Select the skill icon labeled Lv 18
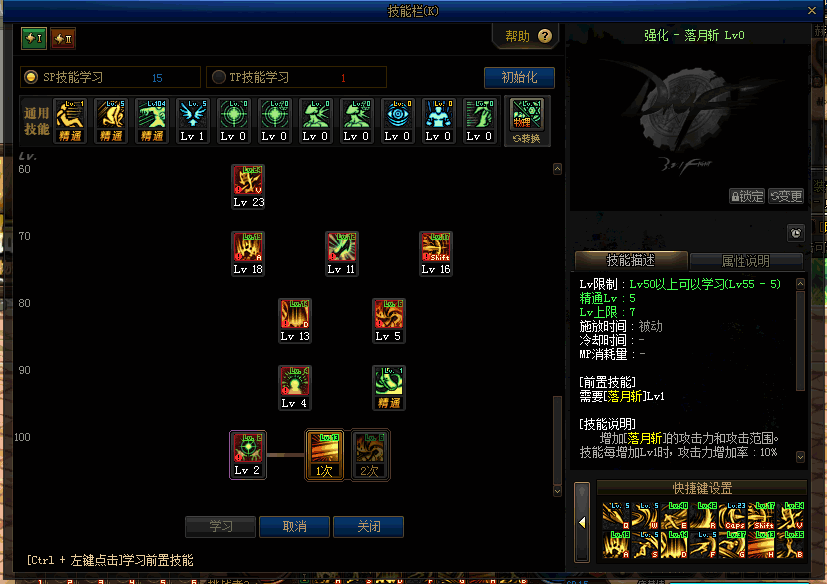 pyautogui.click(x=248, y=248)
